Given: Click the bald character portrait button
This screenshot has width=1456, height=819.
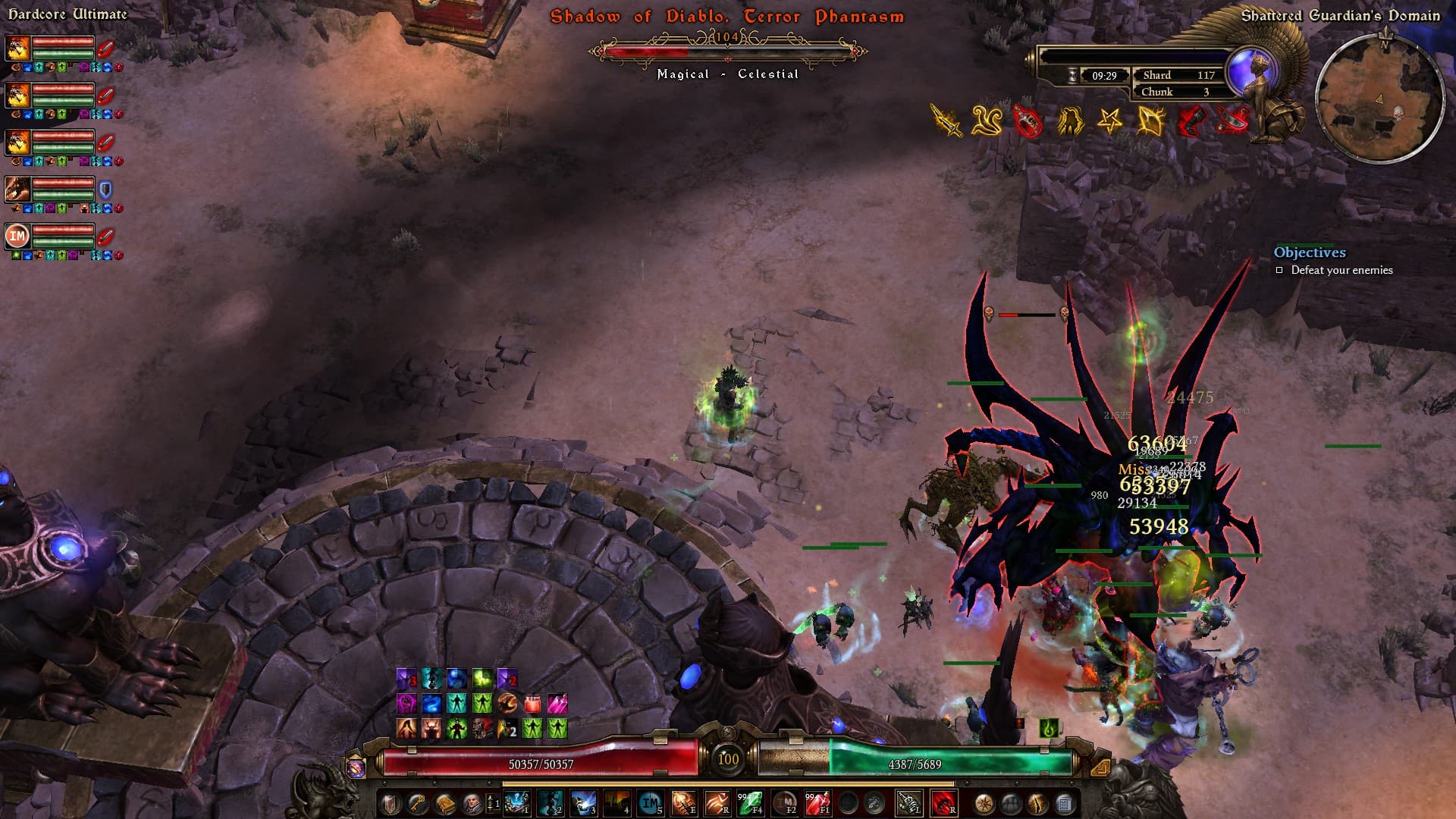Looking at the screenshot, I should 472,803.
